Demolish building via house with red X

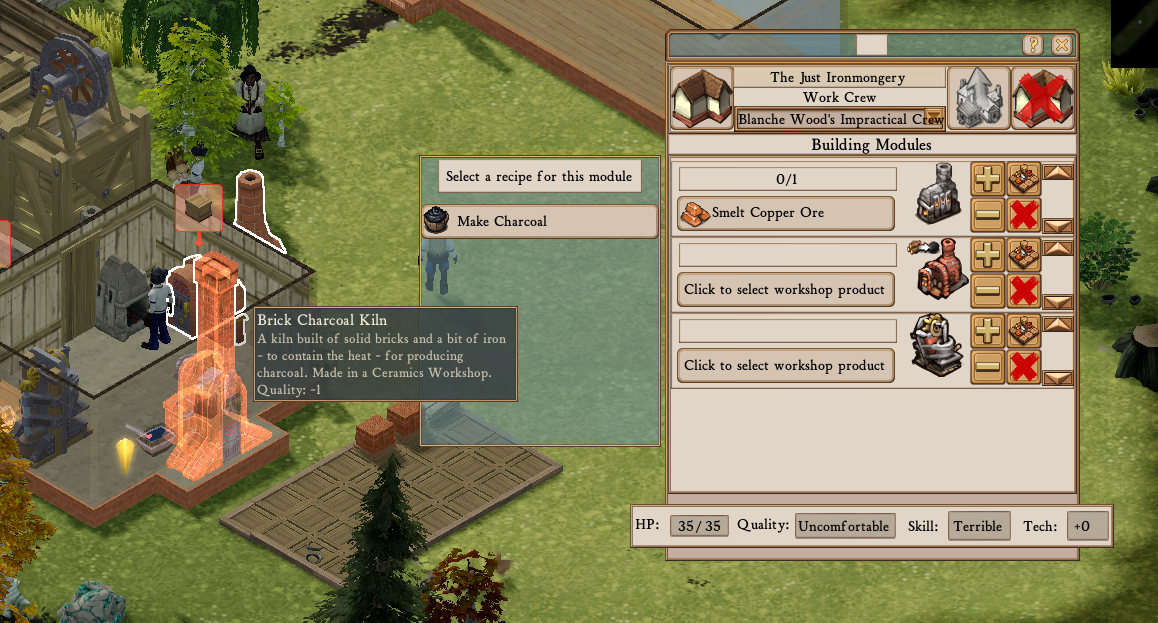click(x=1043, y=98)
